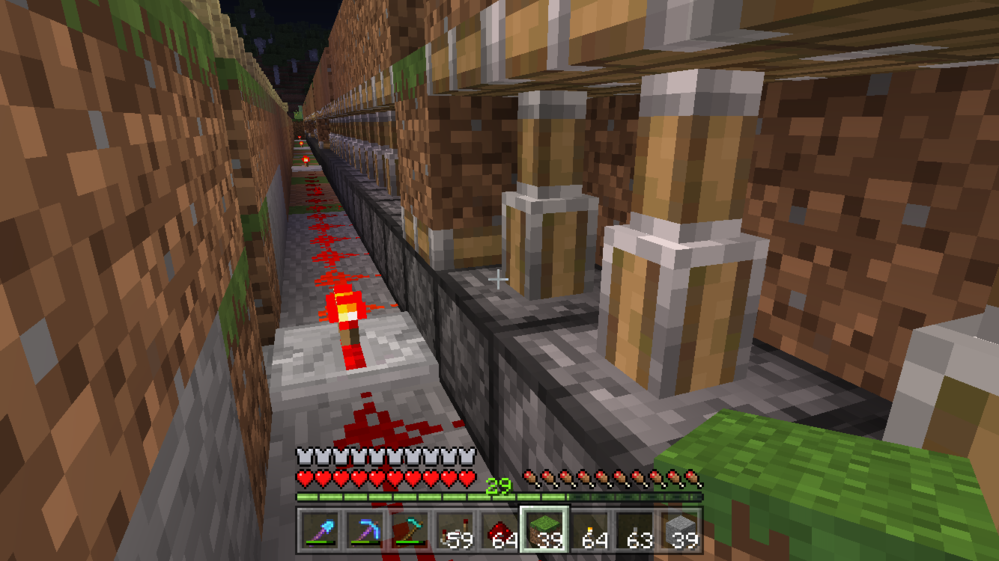The image size is (999, 561).
Task: Select the enchanted diamond shovel slot
Action: (320, 530)
